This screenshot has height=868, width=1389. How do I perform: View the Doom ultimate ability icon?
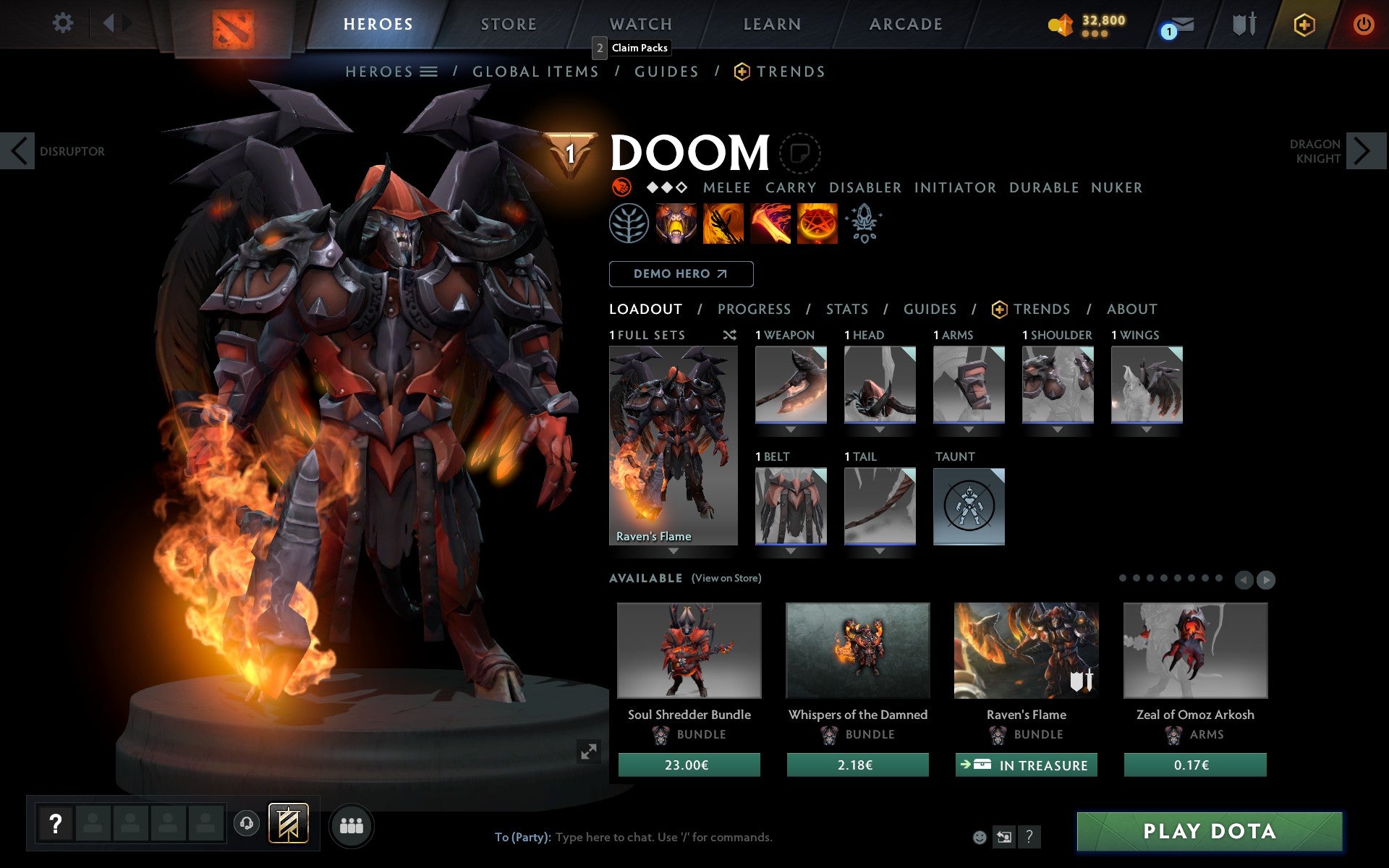[x=817, y=224]
